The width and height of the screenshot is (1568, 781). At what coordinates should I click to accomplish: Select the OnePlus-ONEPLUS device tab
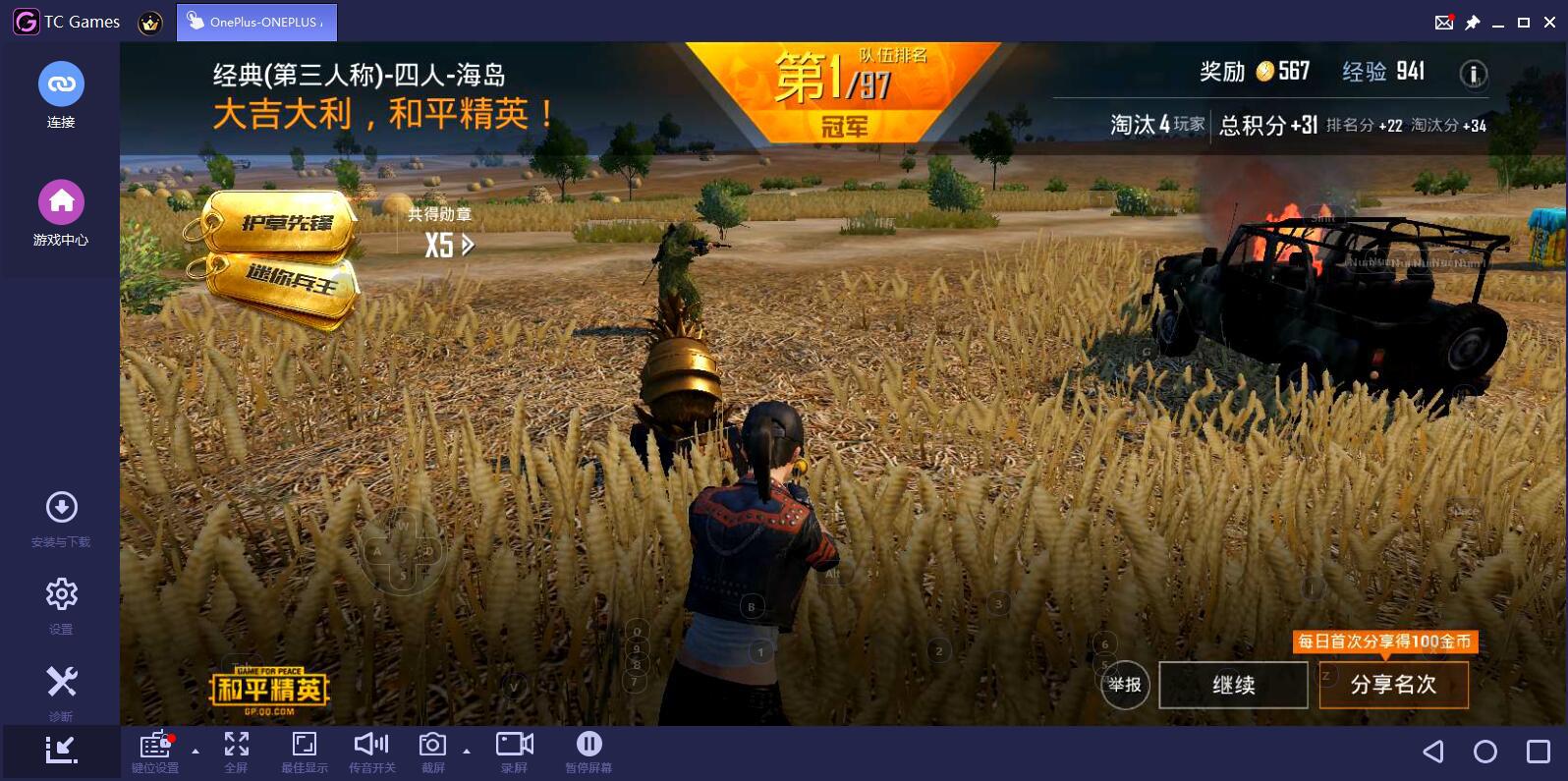click(x=257, y=21)
